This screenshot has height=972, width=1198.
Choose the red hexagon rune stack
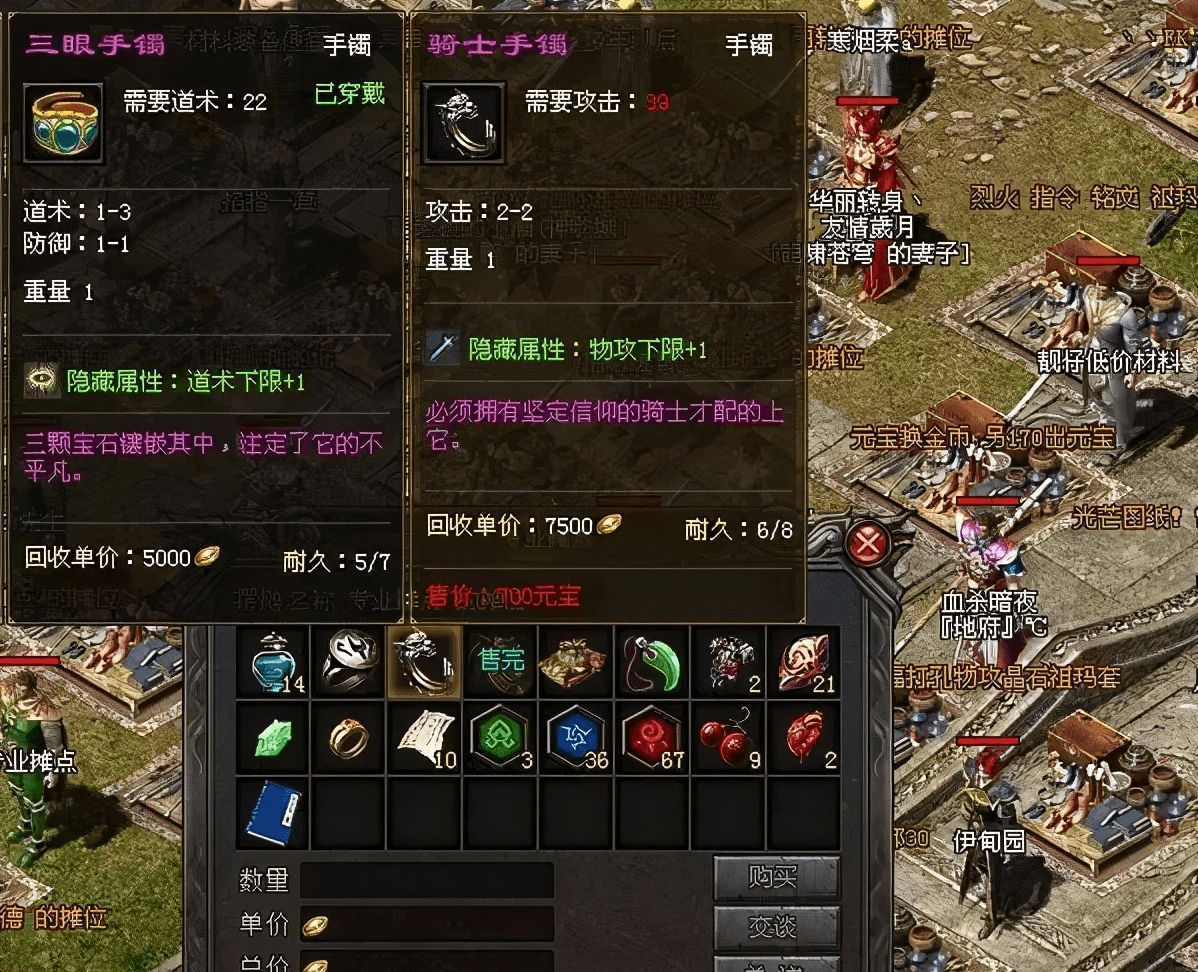652,737
